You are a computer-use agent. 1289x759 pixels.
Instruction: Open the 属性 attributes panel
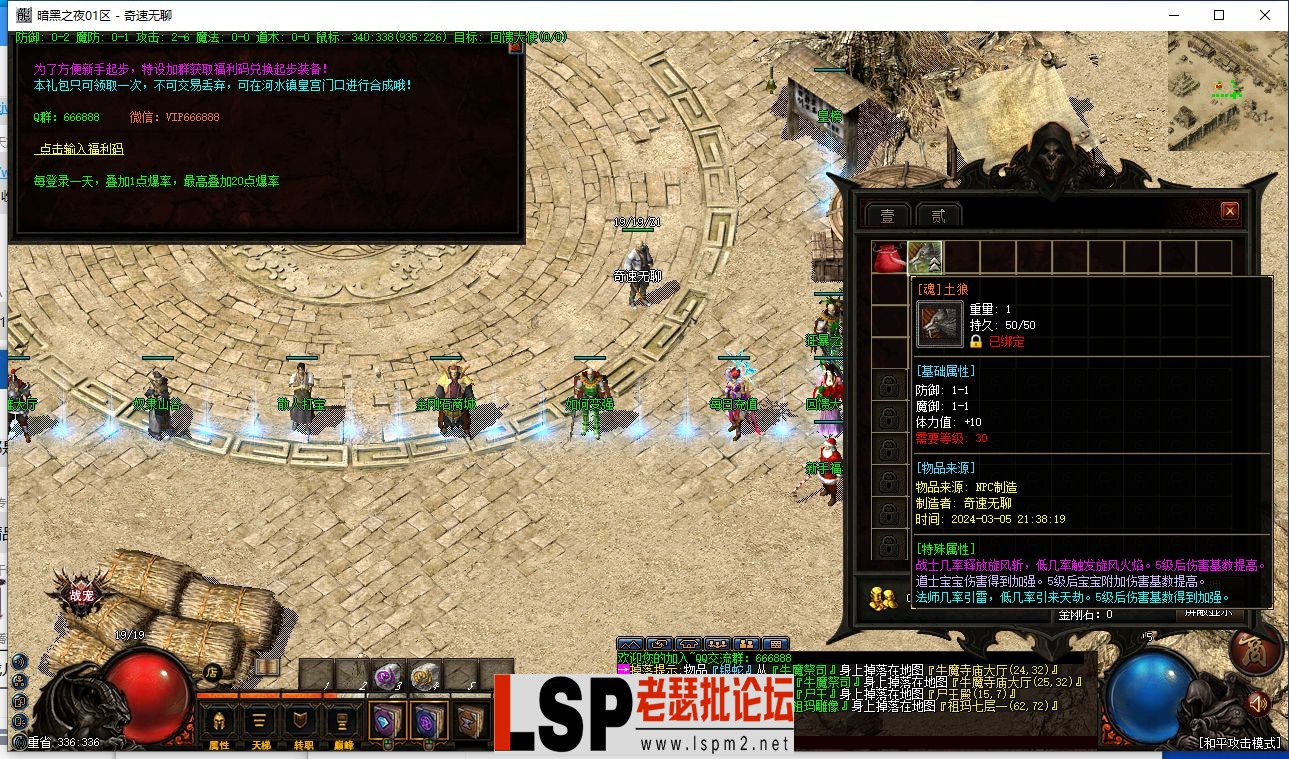(219, 722)
